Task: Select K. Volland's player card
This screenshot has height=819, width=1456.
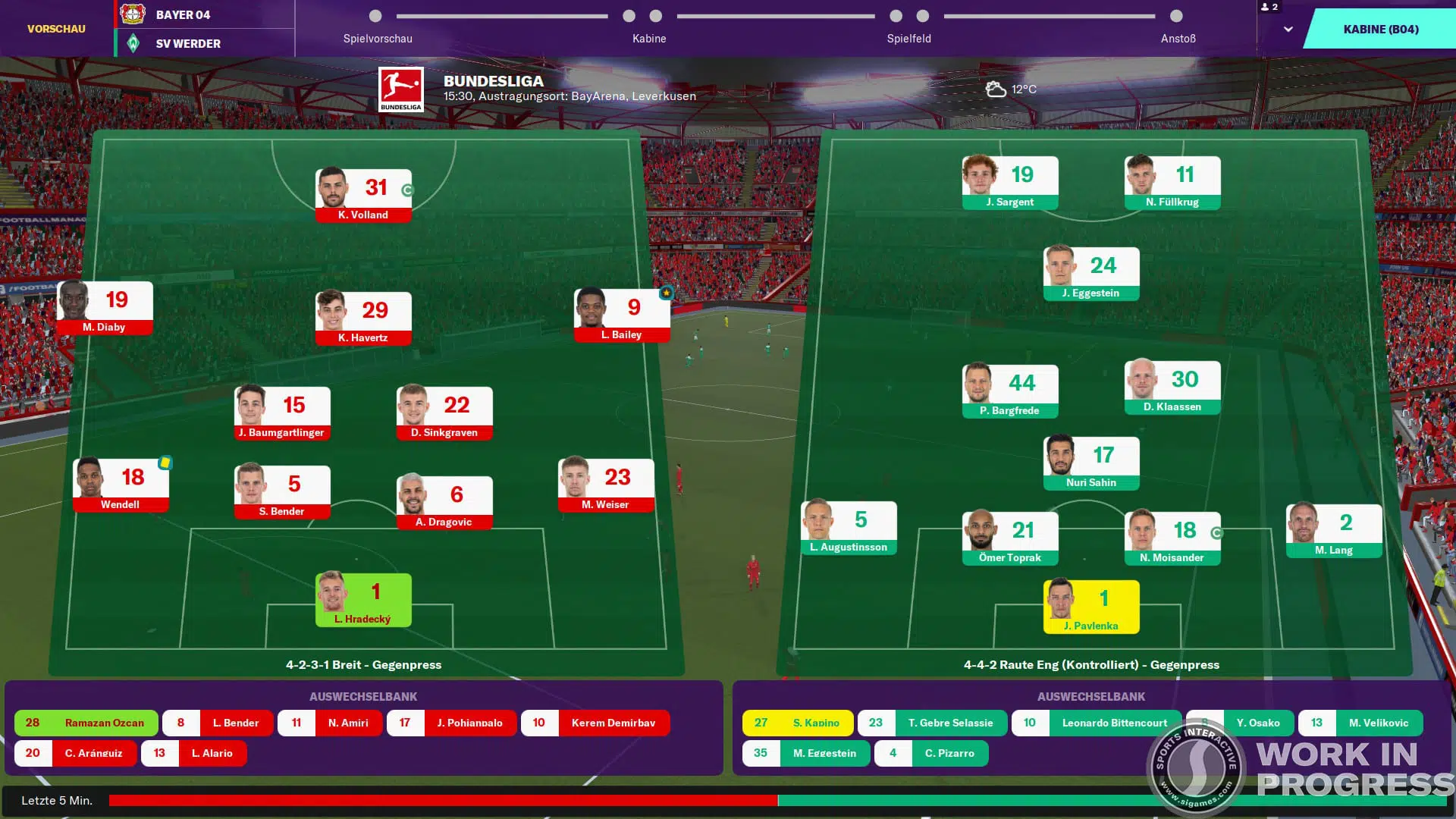Action: pyautogui.click(x=363, y=195)
